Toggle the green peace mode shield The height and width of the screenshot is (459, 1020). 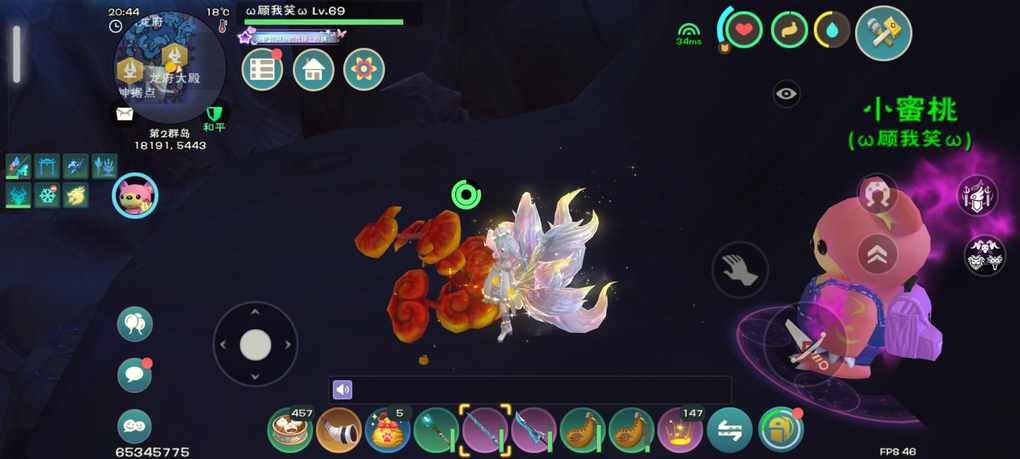point(213,114)
